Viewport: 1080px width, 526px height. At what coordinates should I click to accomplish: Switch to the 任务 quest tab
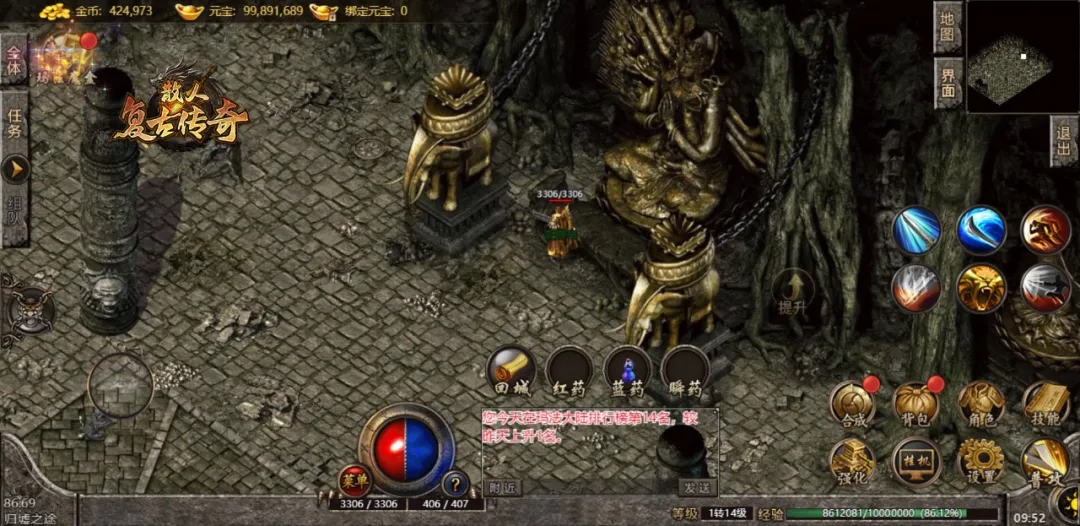coord(14,130)
